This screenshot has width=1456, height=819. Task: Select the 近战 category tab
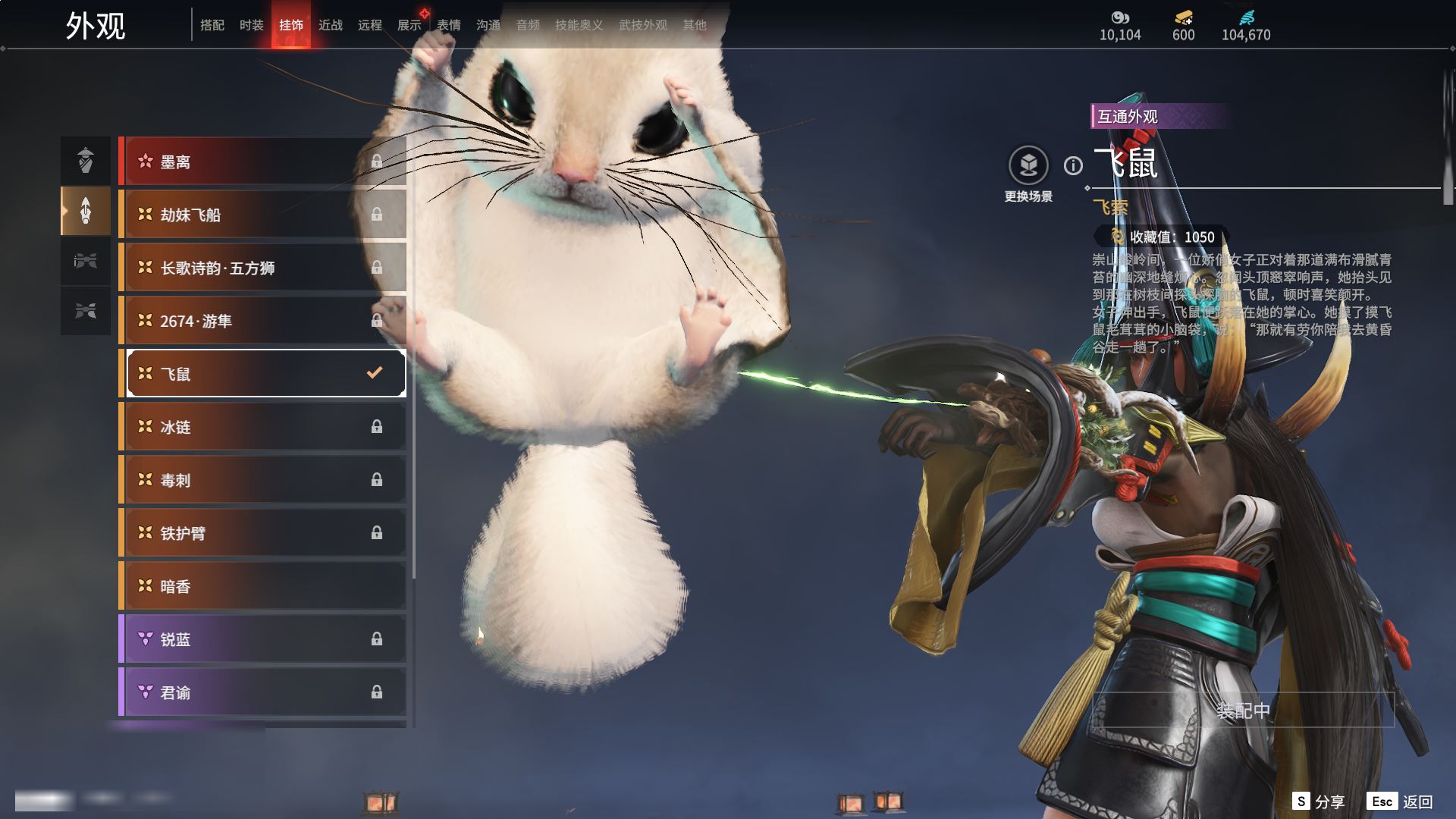coord(331,25)
